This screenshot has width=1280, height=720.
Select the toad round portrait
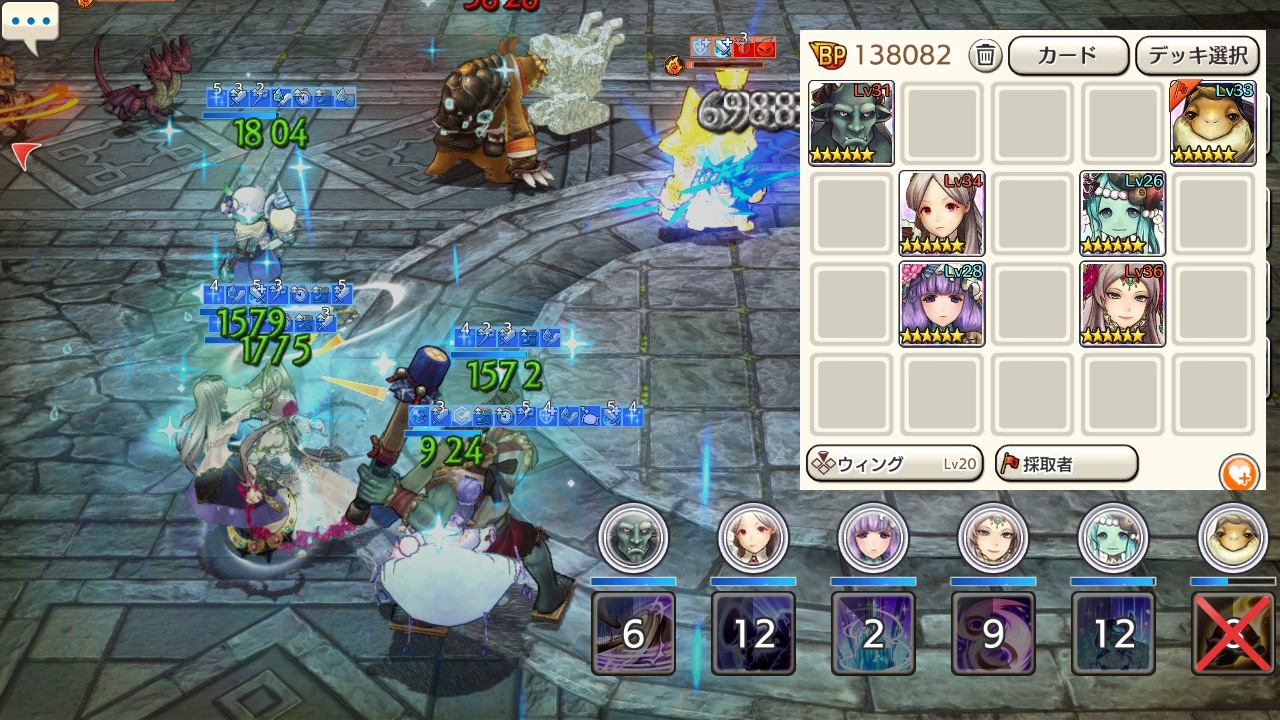click(1232, 538)
